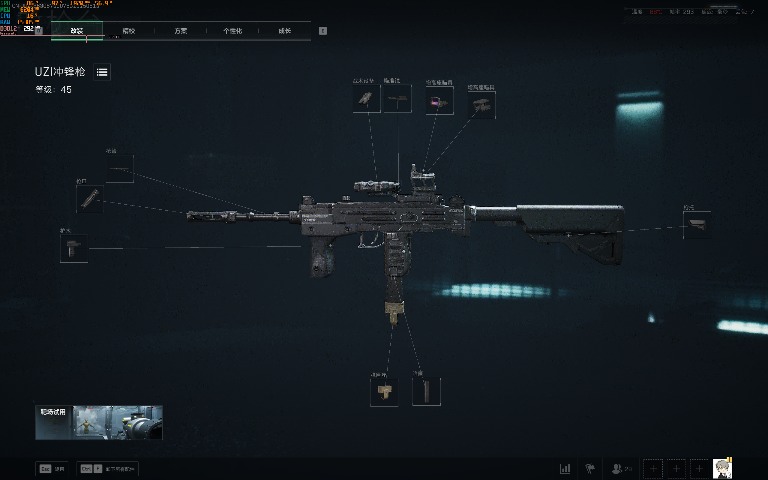This screenshot has height=480, width=768.
Task: Choose the muzzle attachment slot
Action: pyautogui.click(x=90, y=199)
